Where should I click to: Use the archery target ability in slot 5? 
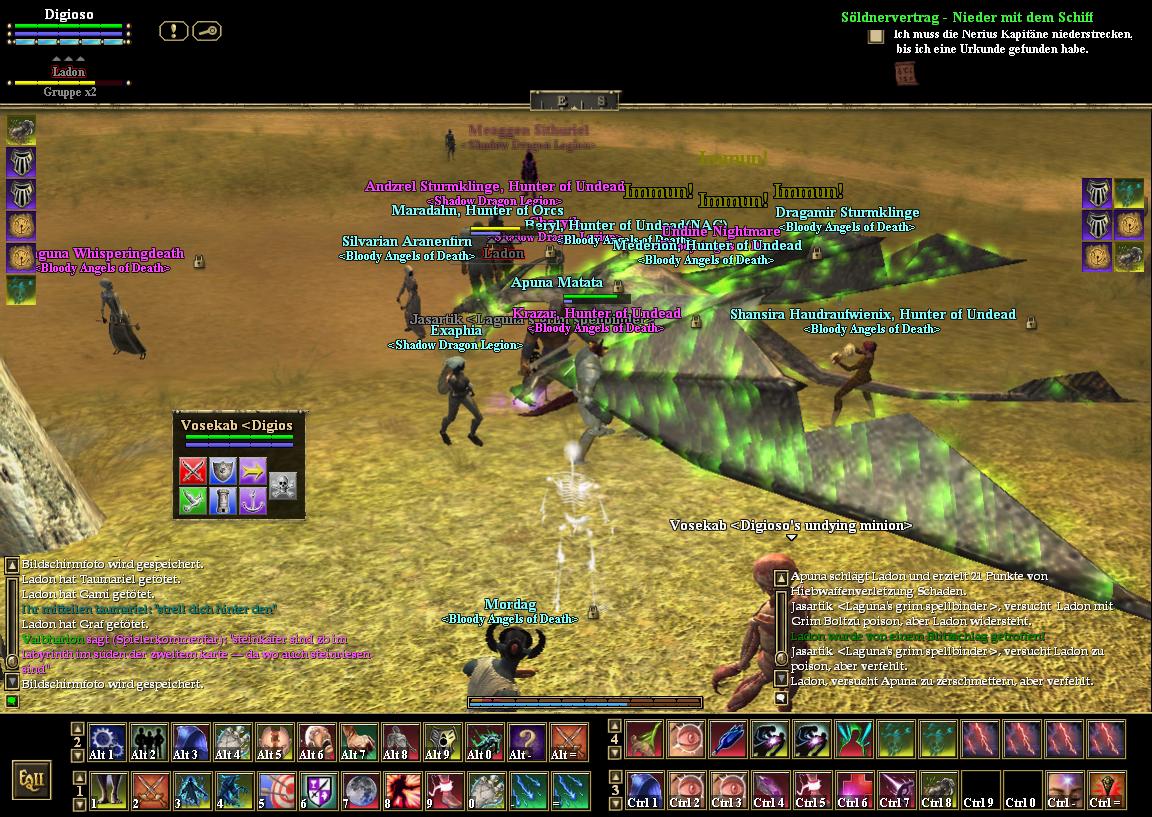click(274, 790)
